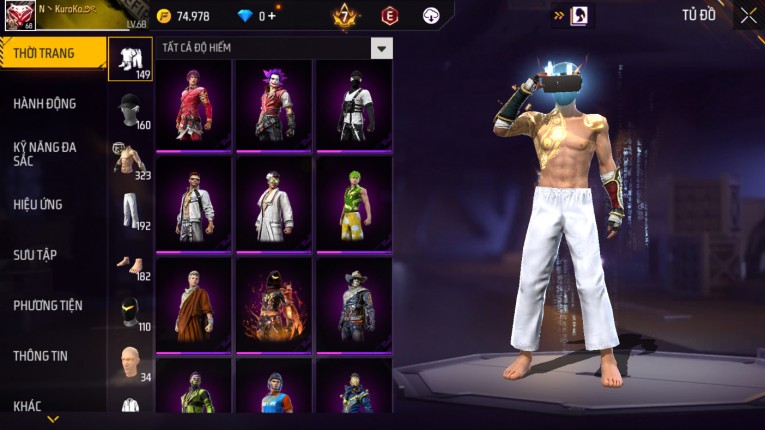Pick the black mask category with 110 items

[130, 312]
